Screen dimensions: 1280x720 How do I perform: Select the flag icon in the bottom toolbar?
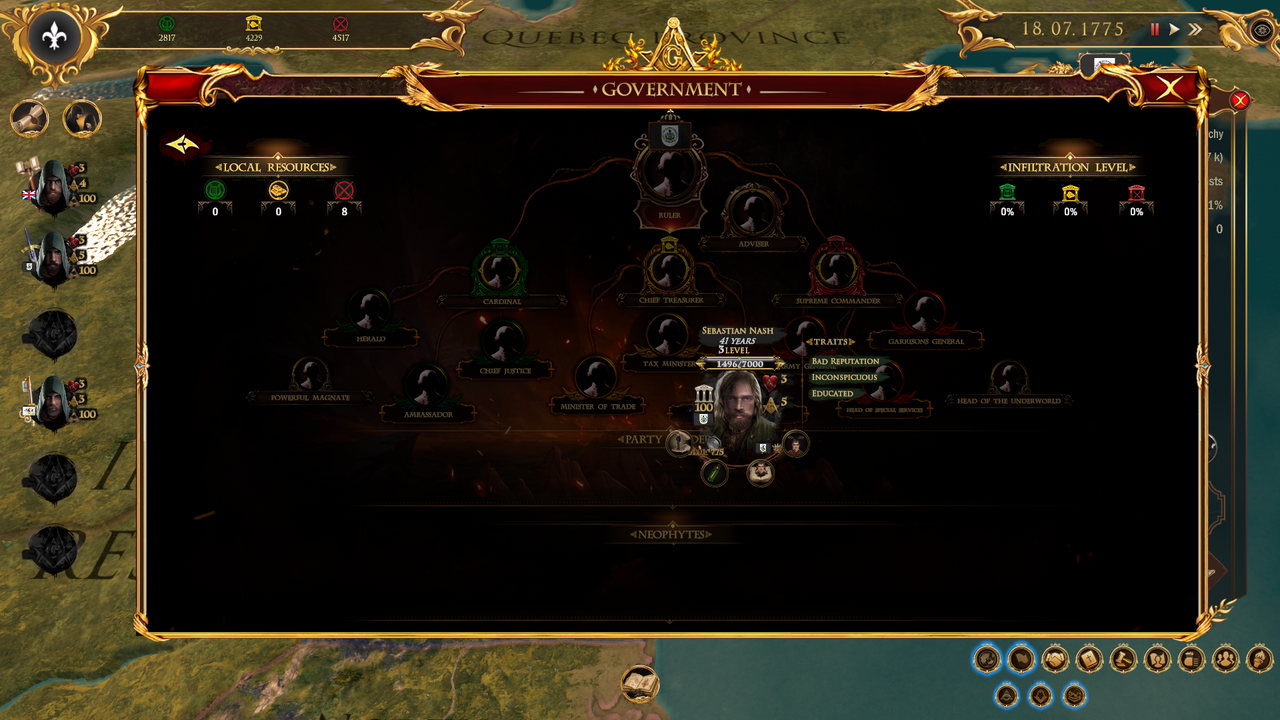pos(1022,660)
